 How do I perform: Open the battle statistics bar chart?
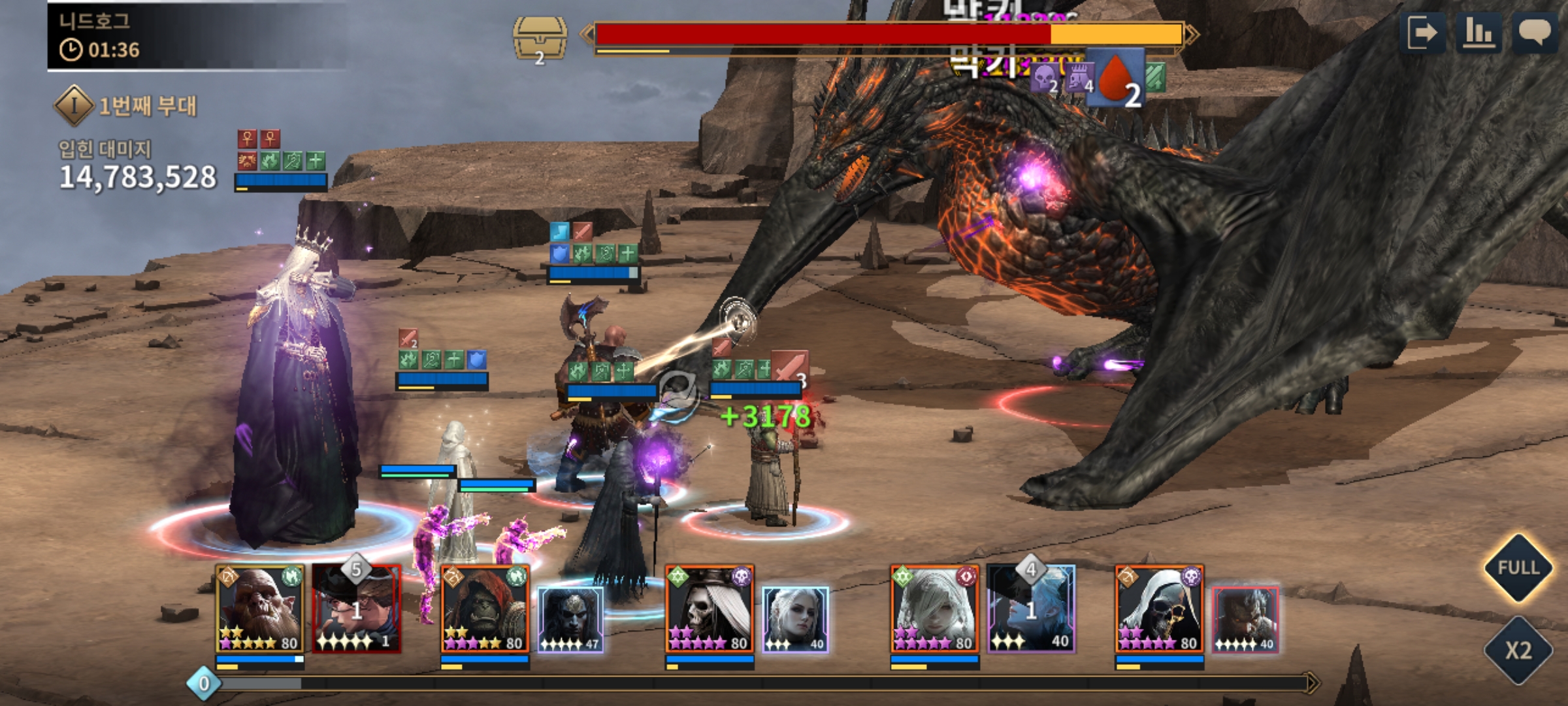coord(1478,33)
